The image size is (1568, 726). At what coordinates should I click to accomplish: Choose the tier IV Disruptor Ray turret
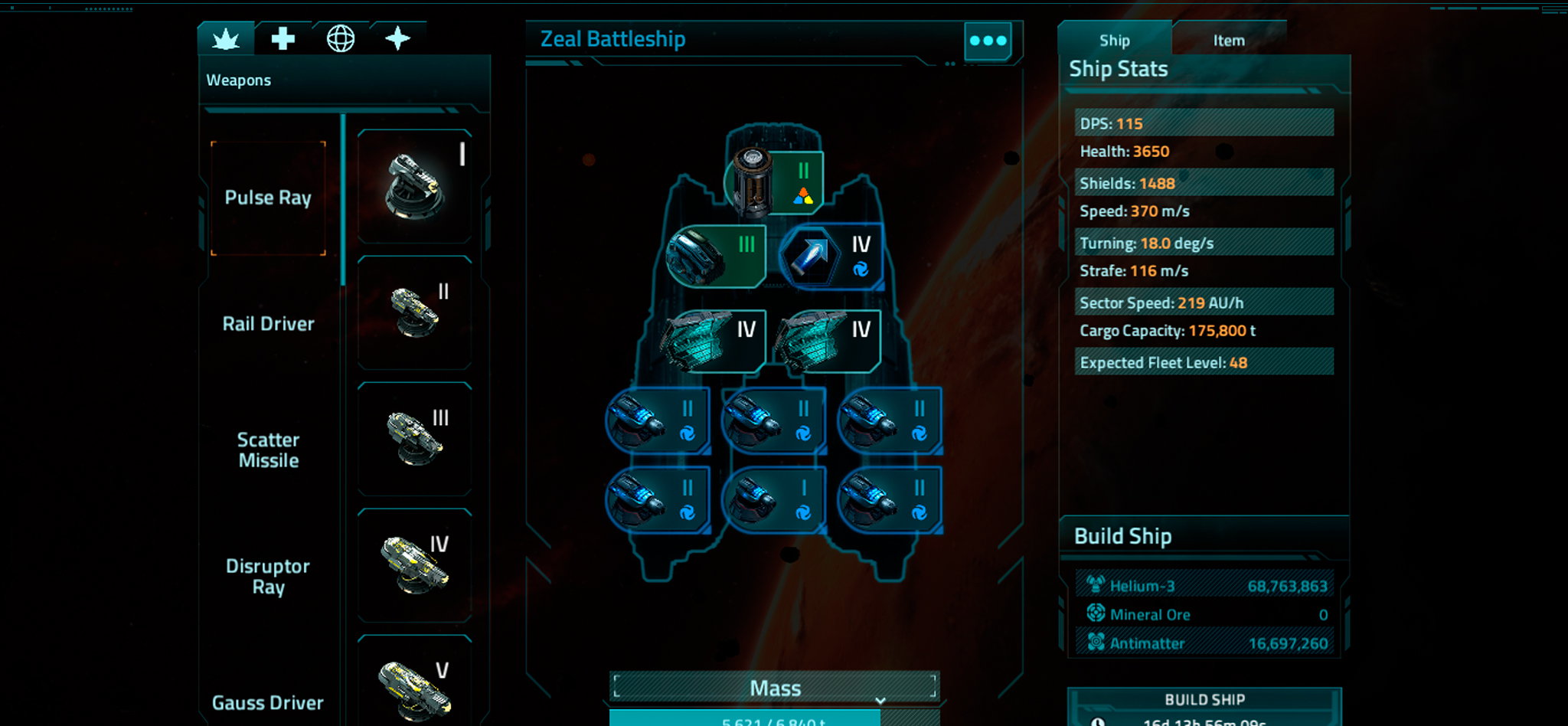coord(414,565)
